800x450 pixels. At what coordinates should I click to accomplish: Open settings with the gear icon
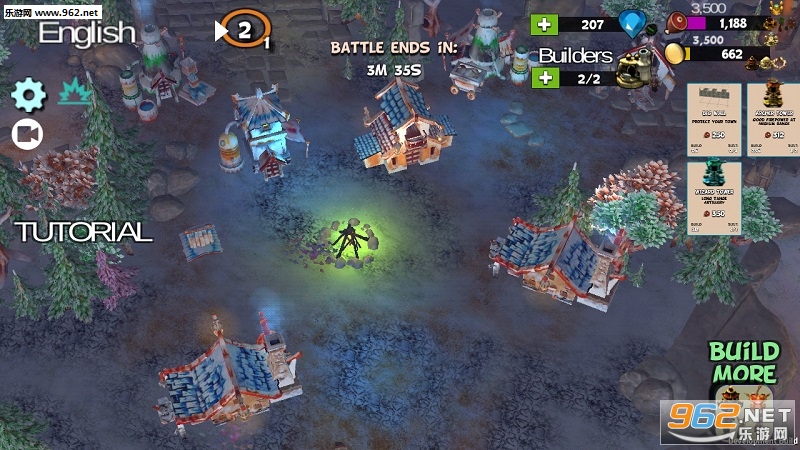tap(29, 95)
